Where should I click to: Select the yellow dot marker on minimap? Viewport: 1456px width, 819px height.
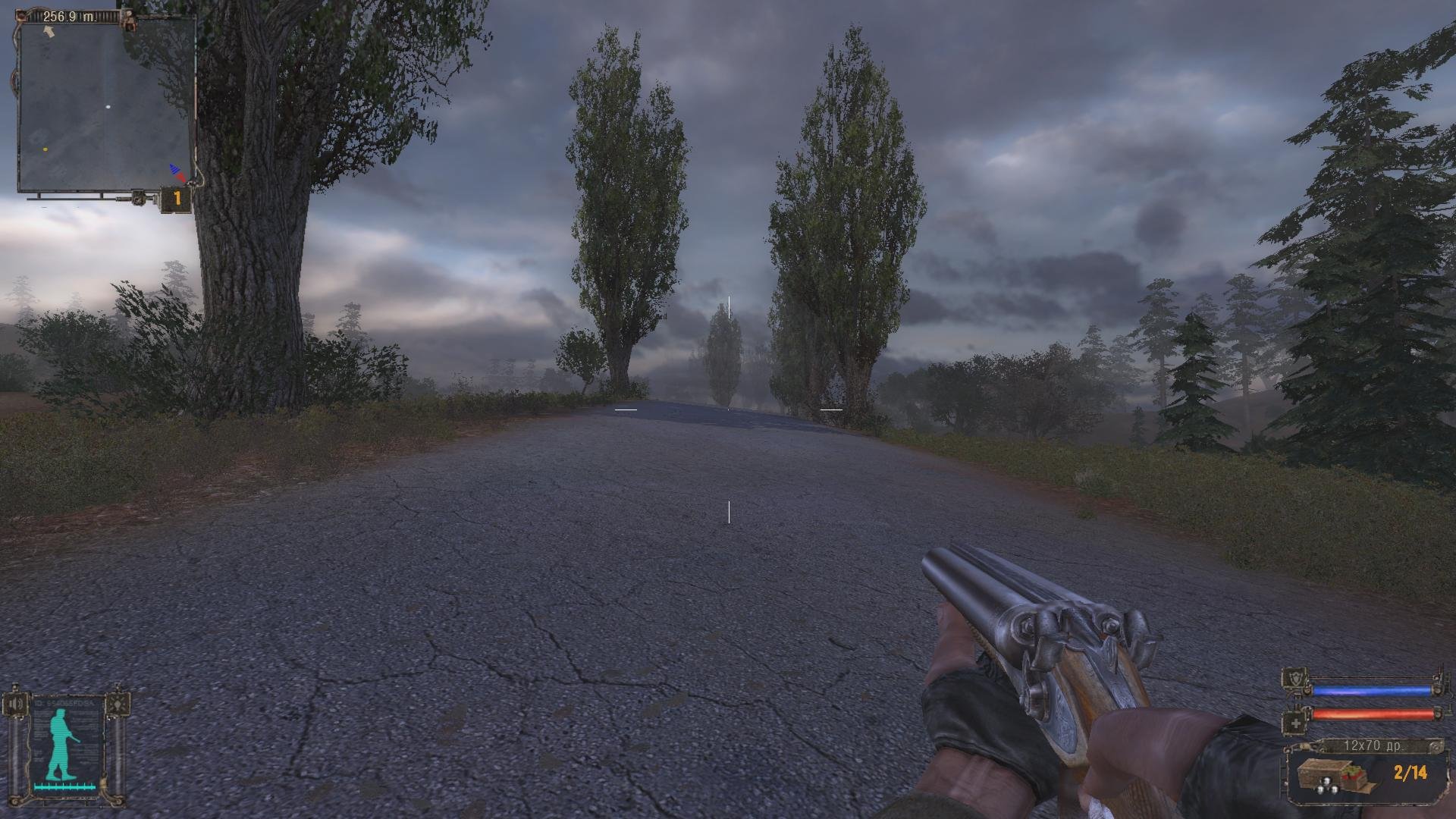[45, 149]
